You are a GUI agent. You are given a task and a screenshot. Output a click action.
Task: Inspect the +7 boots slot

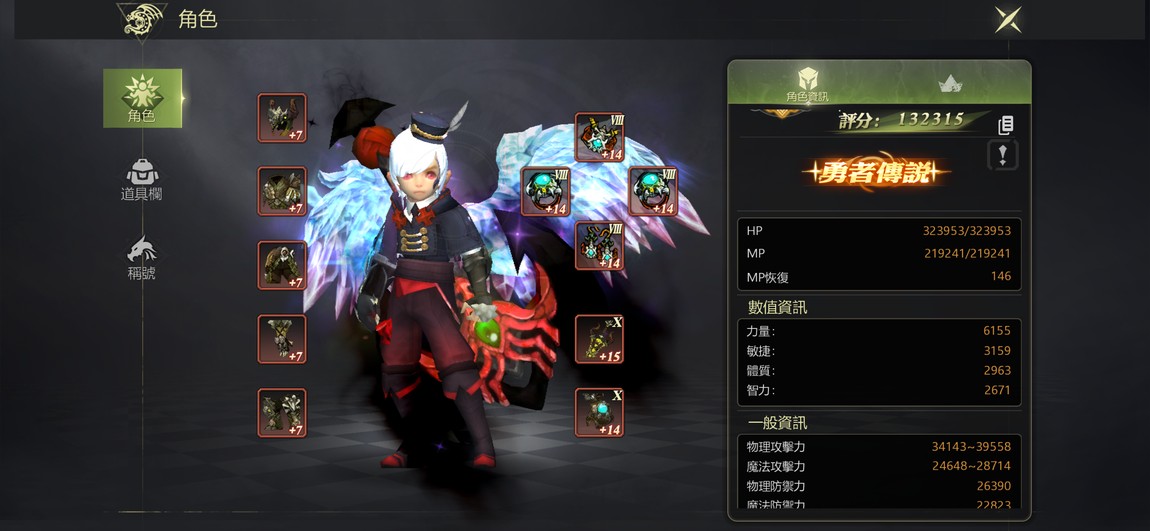[x=282, y=412]
